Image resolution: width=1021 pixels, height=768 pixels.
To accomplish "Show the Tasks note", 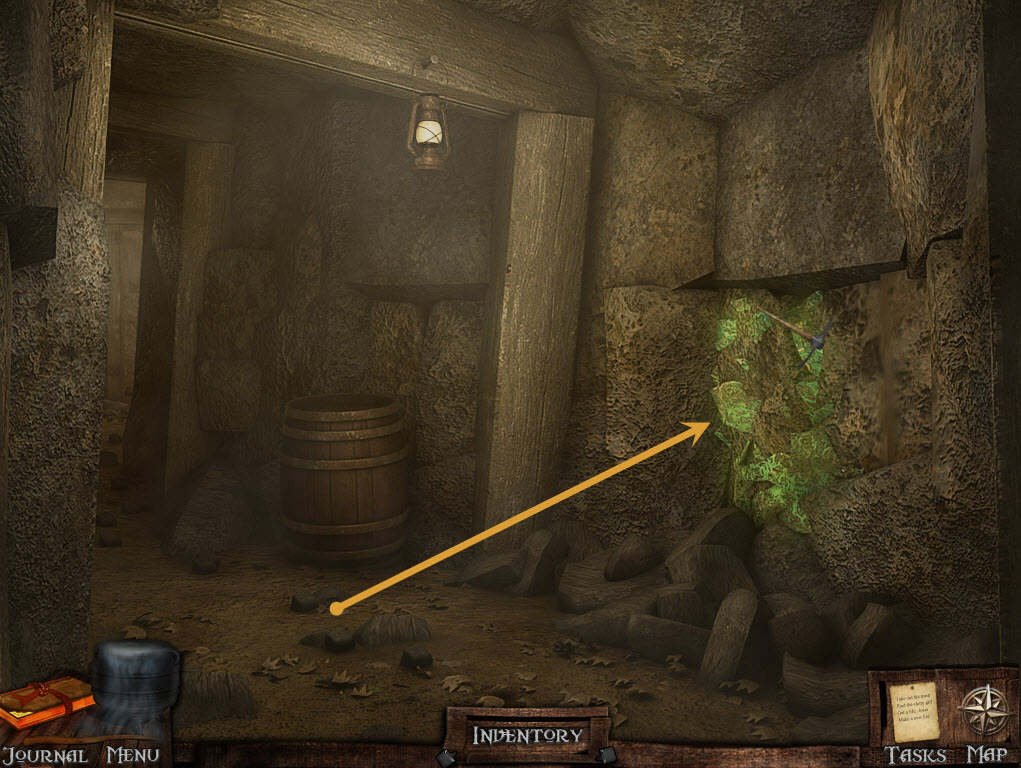I will (x=911, y=710).
